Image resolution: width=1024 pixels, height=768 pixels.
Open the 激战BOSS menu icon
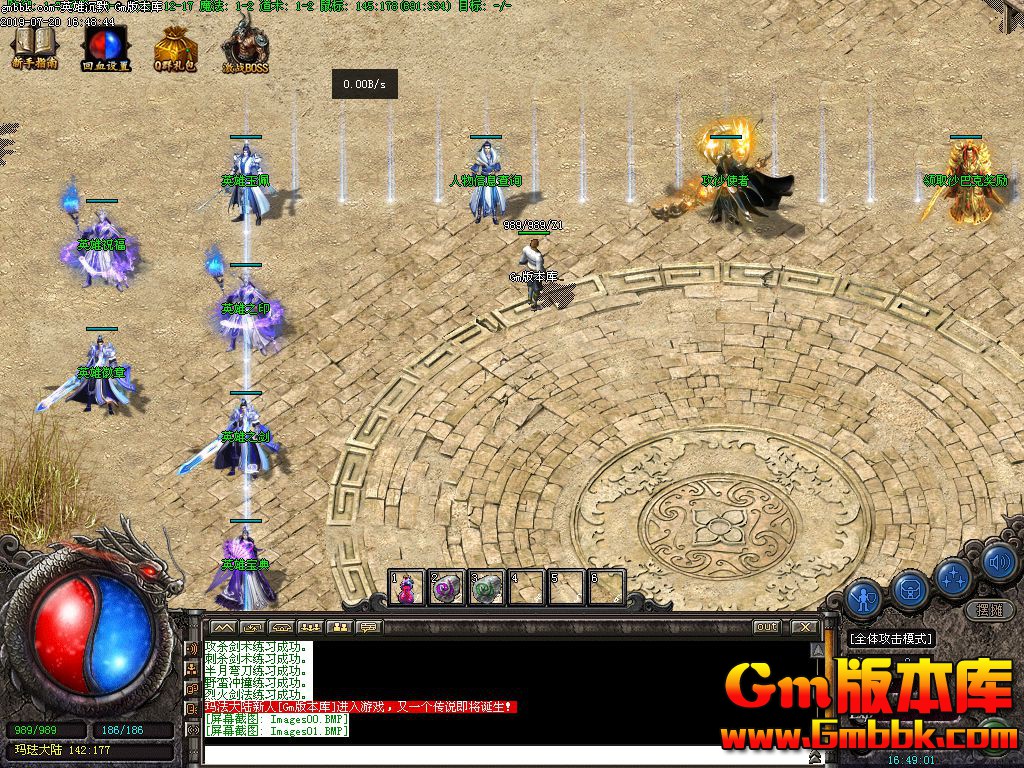click(x=244, y=46)
